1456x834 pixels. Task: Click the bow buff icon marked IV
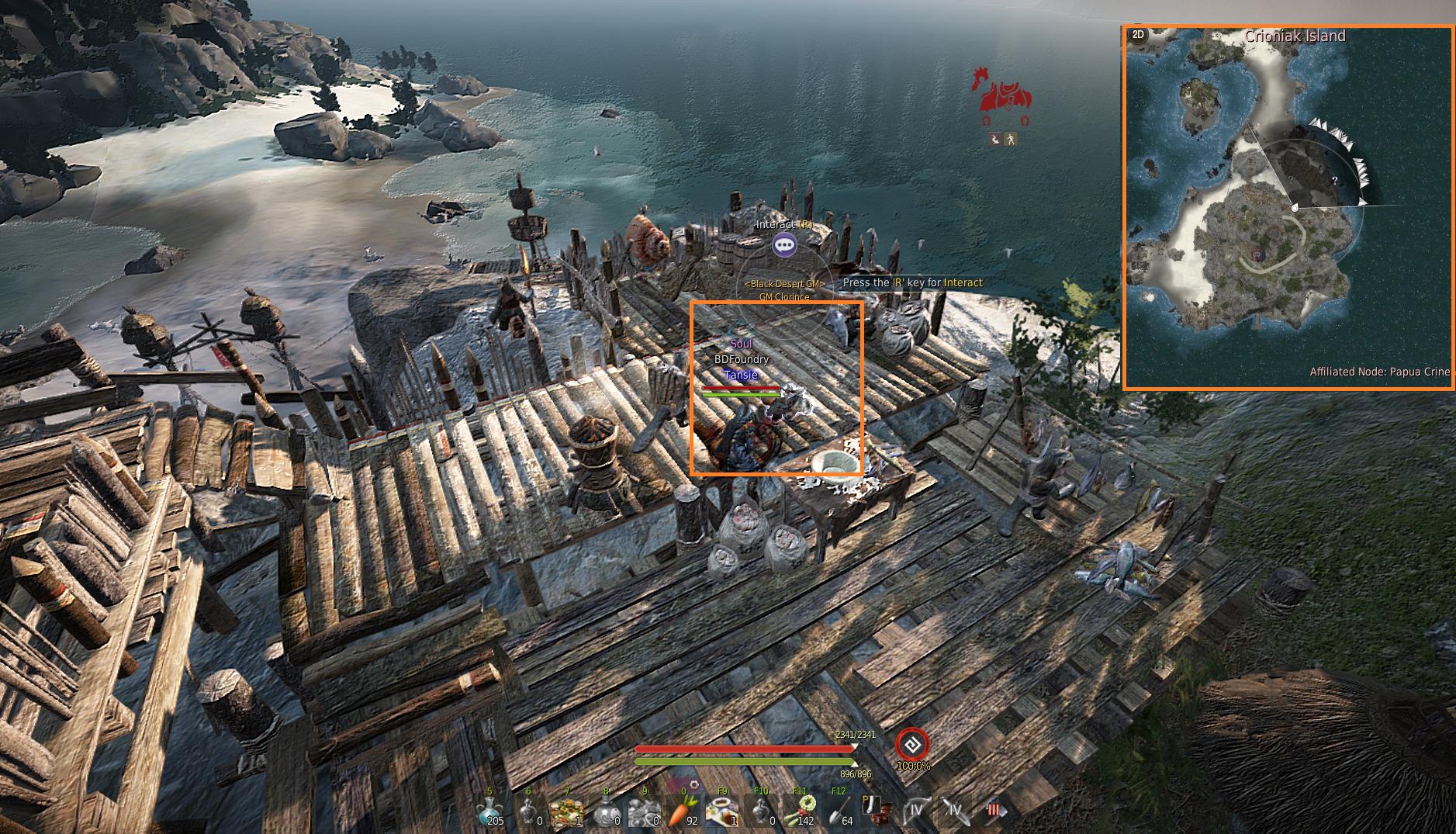[916, 812]
